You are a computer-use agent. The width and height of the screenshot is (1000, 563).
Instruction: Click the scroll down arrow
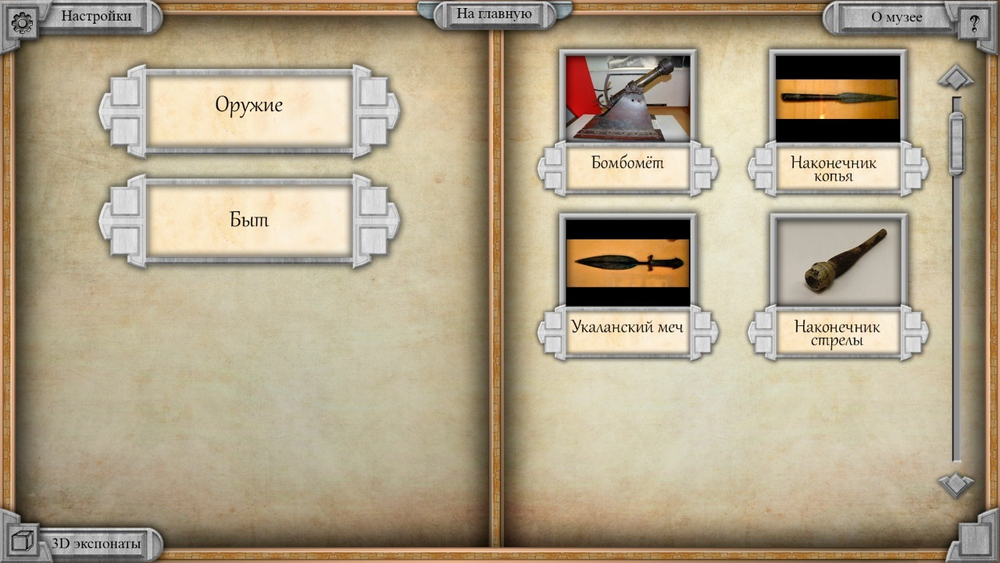[956, 484]
